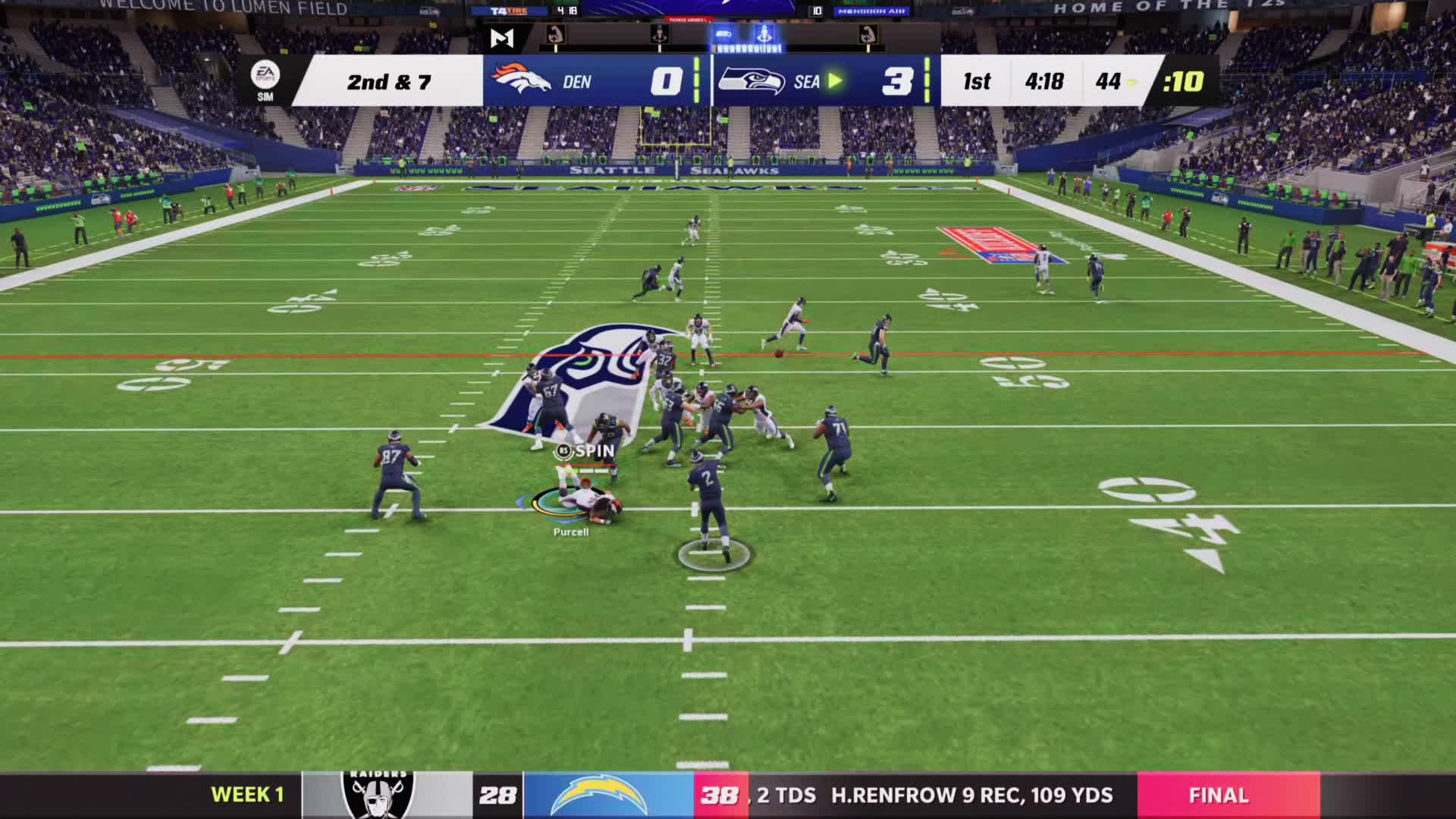This screenshot has height=819, width=1456.
Task: Click the large Seahawks logo beside SEA
Action: point(752,80)
